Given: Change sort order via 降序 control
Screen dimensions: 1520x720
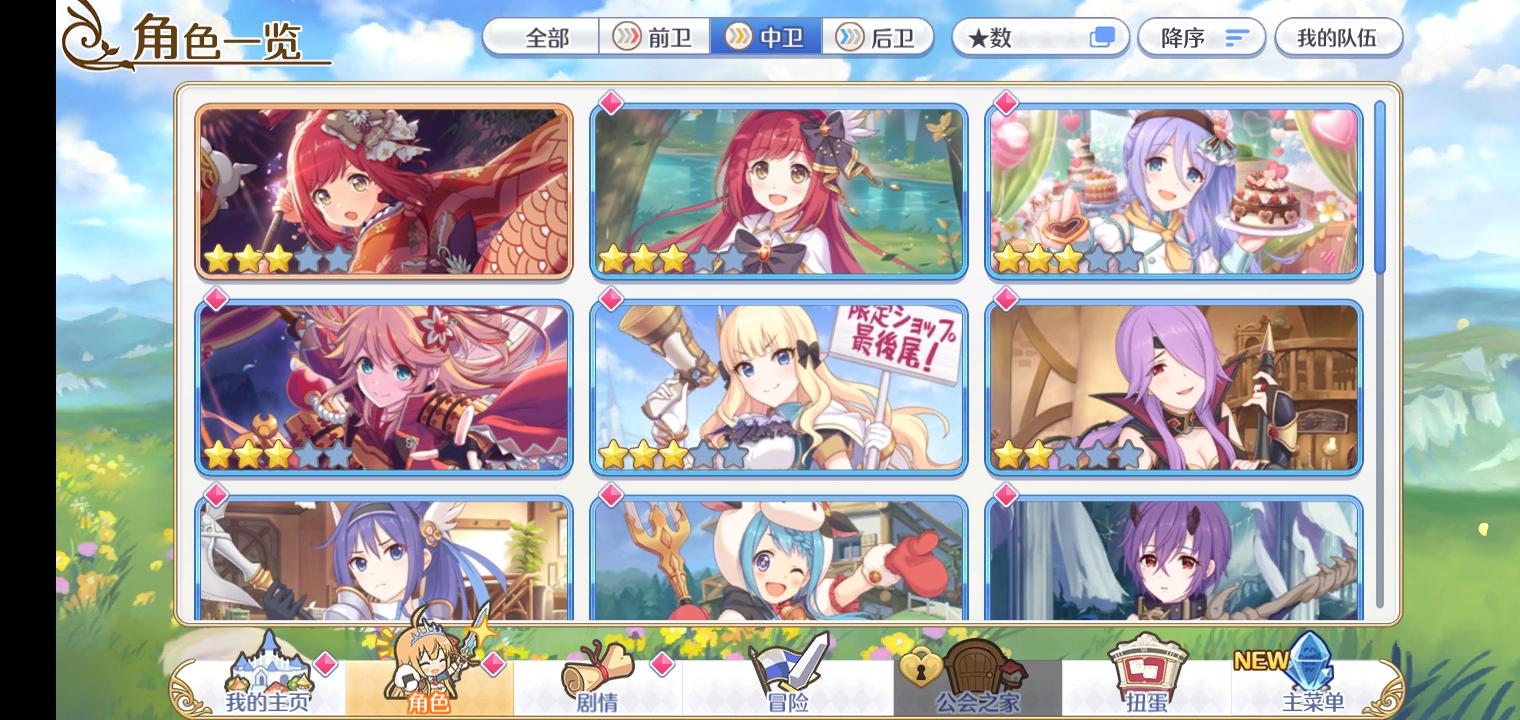Looking at the screenshot, I should [1201, 37].
